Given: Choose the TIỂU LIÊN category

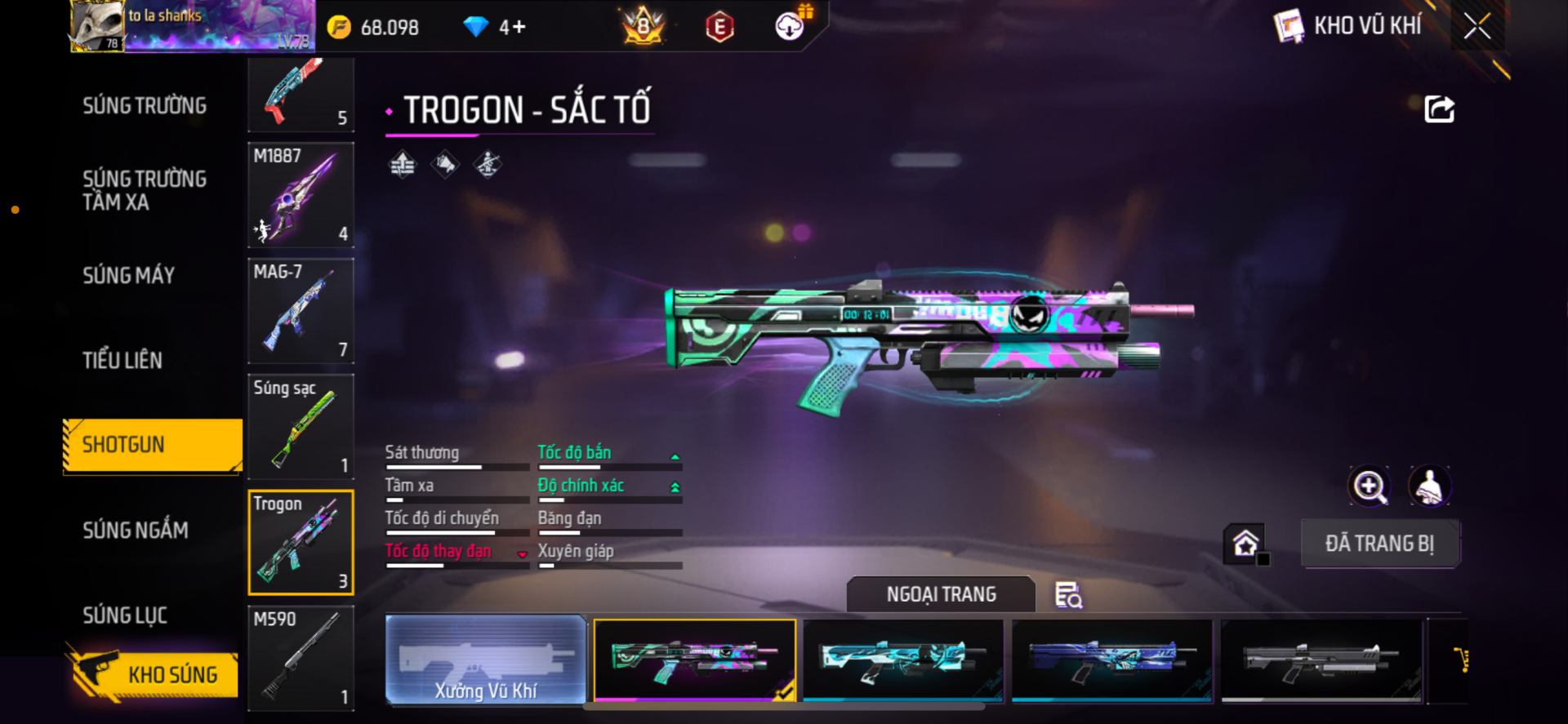Looking at the screenshot, I should tap(122, 360).
